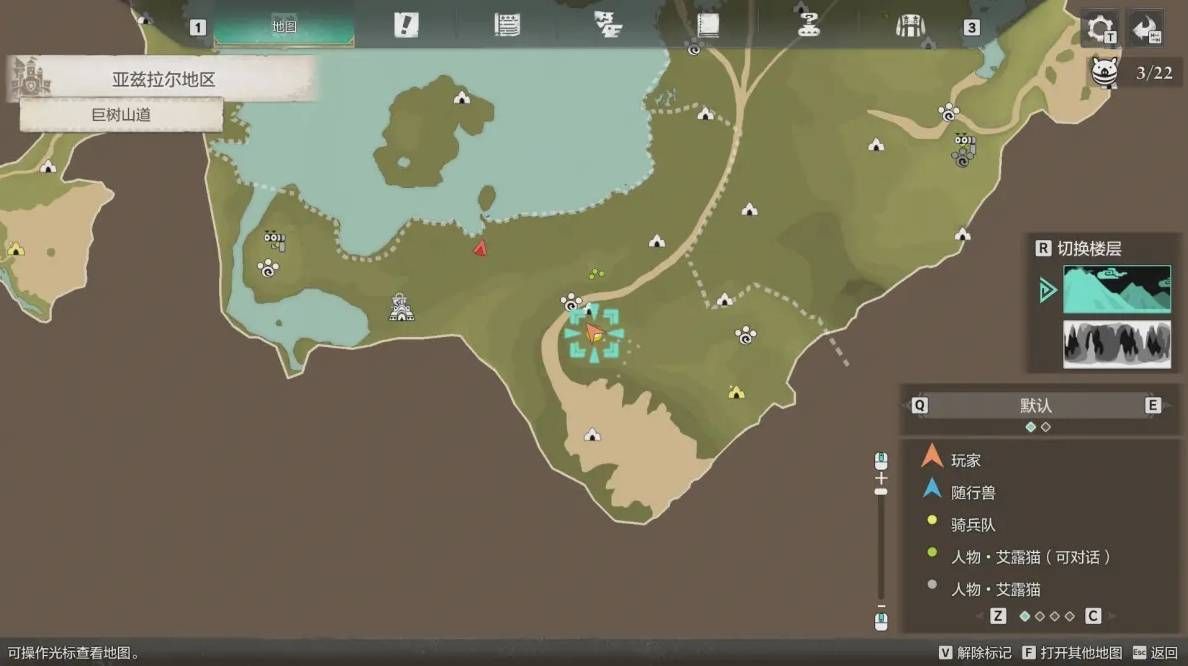Click the 默认 map filter selector
Screen dimensions: 1188x666
pyautogui.click(x=1035, y=406)
